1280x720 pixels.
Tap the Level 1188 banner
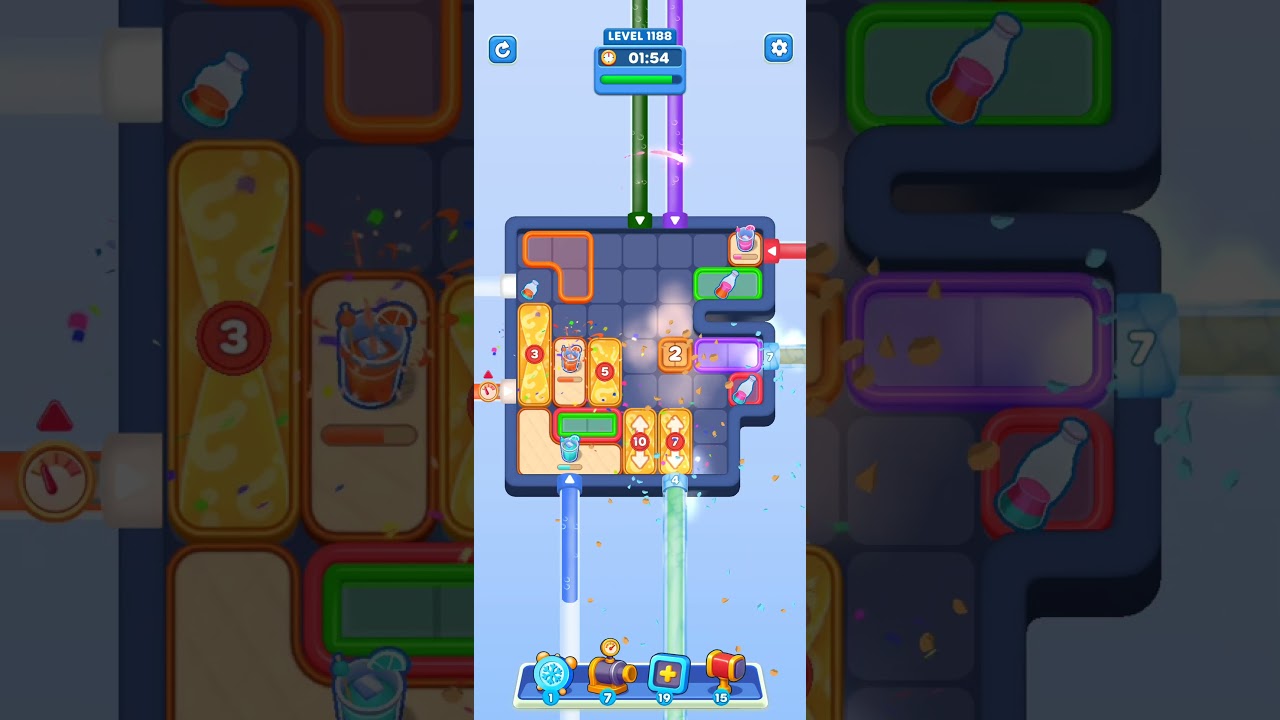[640, 36]
